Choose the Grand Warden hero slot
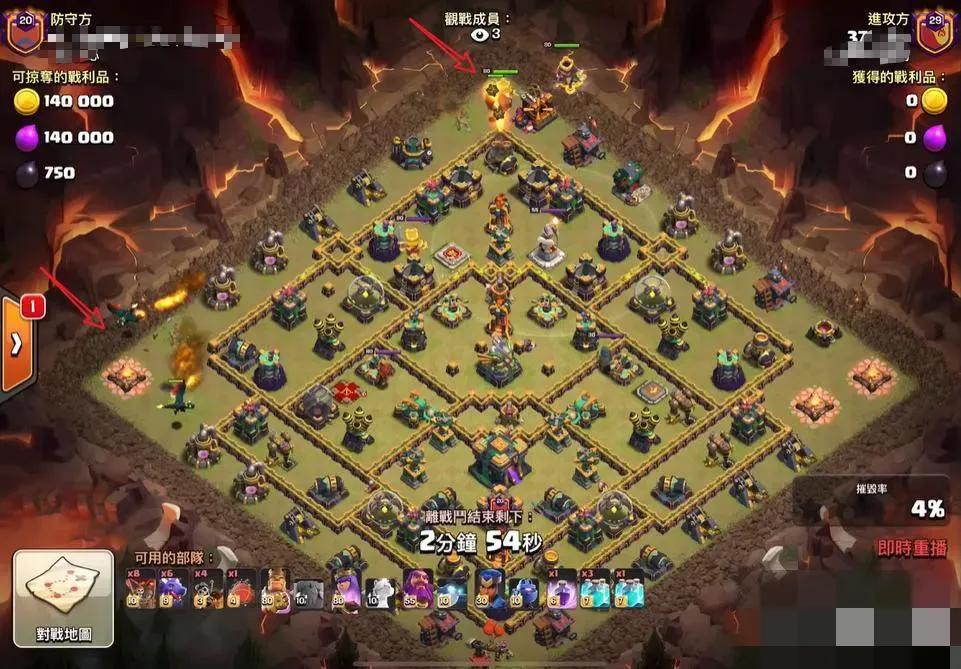Viewport: 961px width, 669px height. coord(416,589)
